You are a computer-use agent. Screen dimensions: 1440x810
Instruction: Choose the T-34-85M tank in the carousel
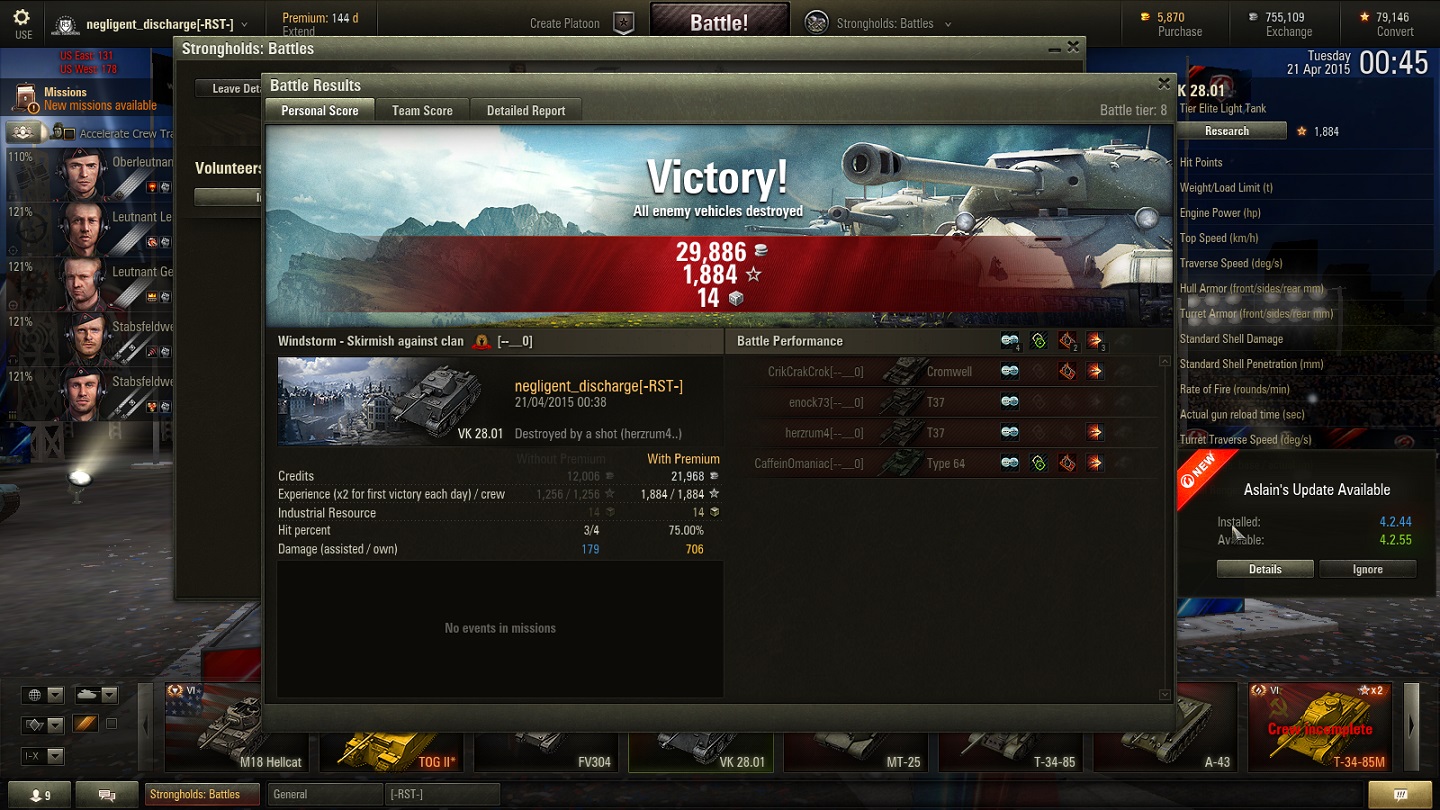[1320, 728]
